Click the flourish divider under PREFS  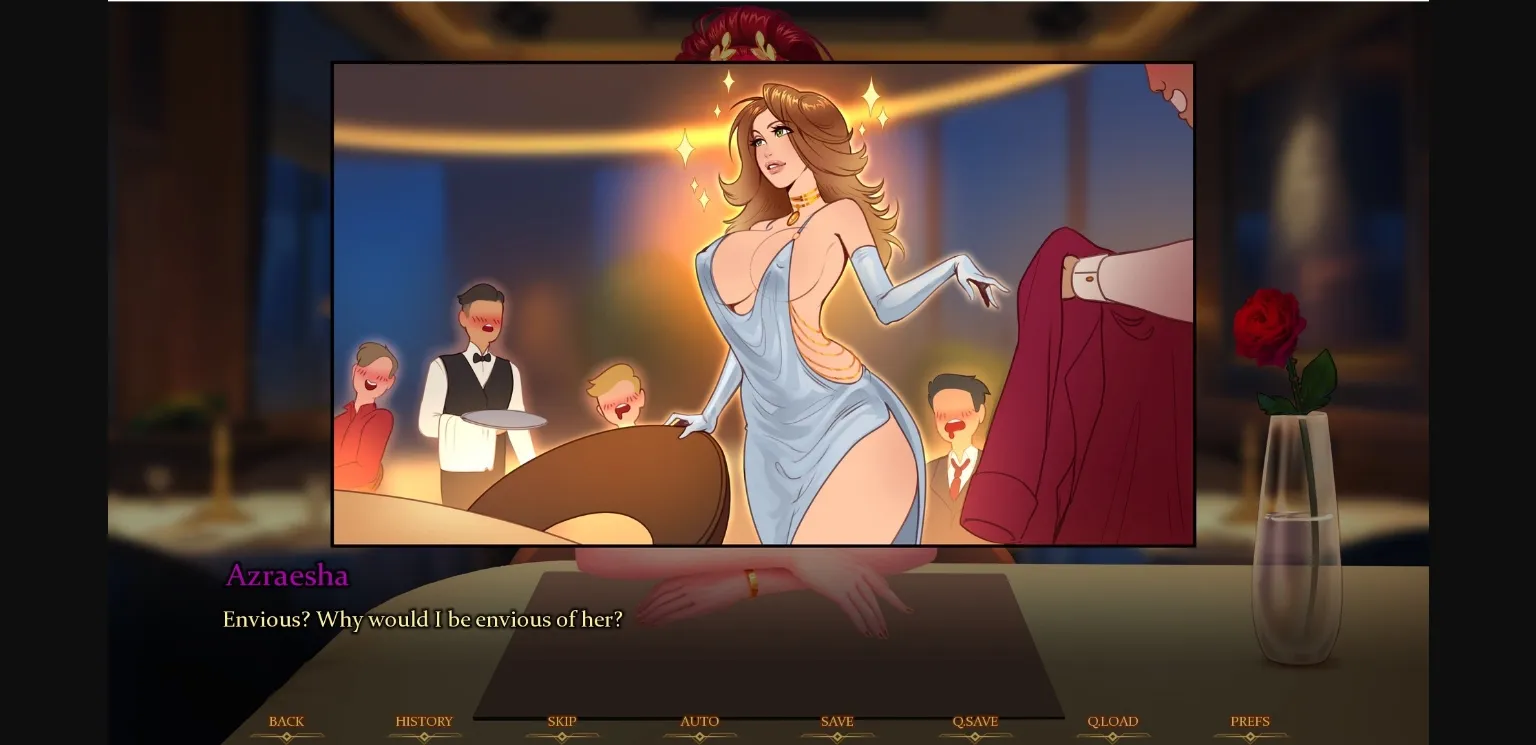[x=1250, y=735]
